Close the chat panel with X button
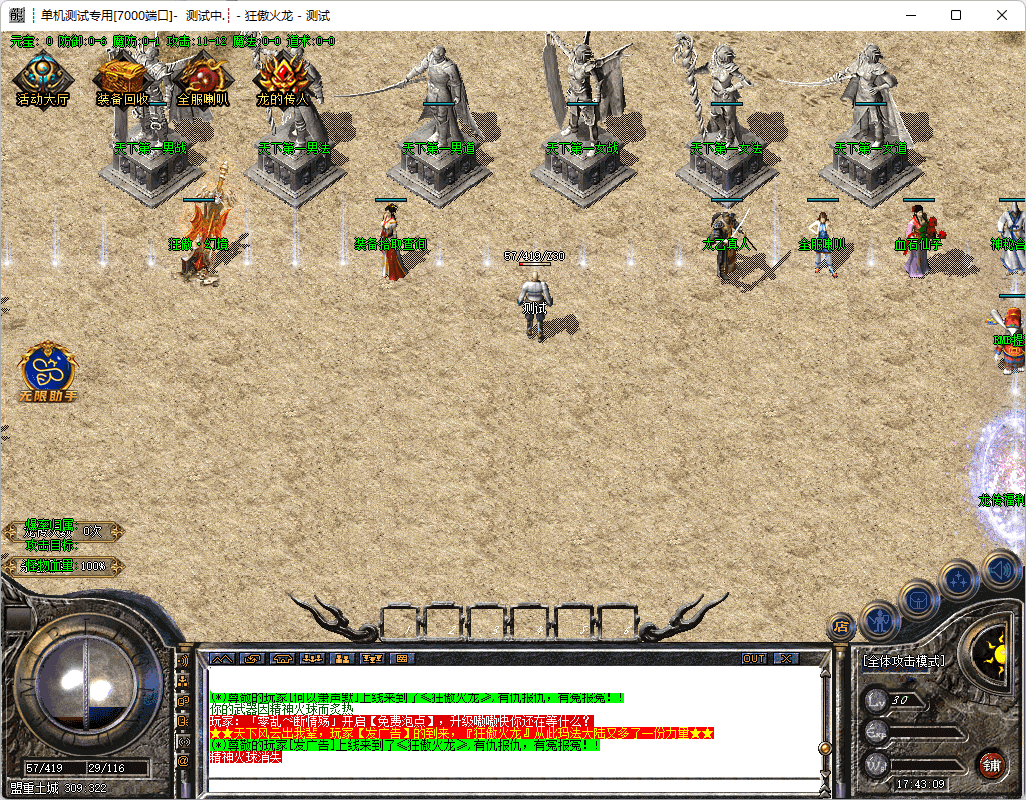Viewport: 1026px width, 800px height. pyautogui.click(x=787, y=659)
